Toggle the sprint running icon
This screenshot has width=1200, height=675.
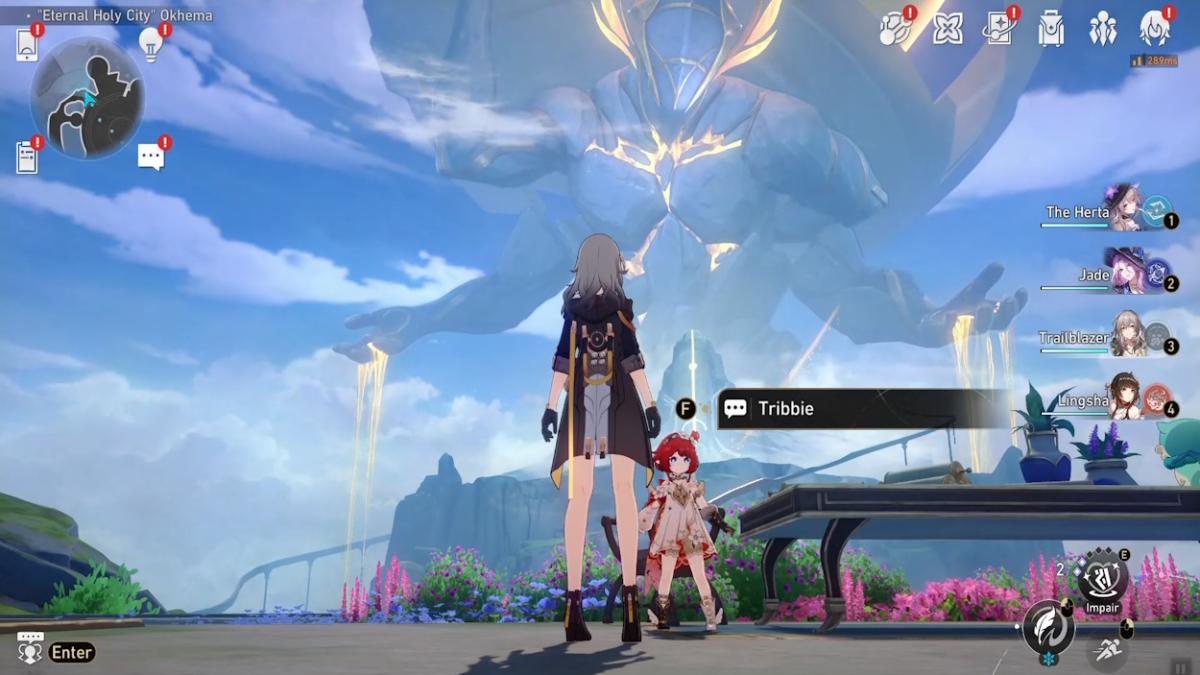point(1107,651)
